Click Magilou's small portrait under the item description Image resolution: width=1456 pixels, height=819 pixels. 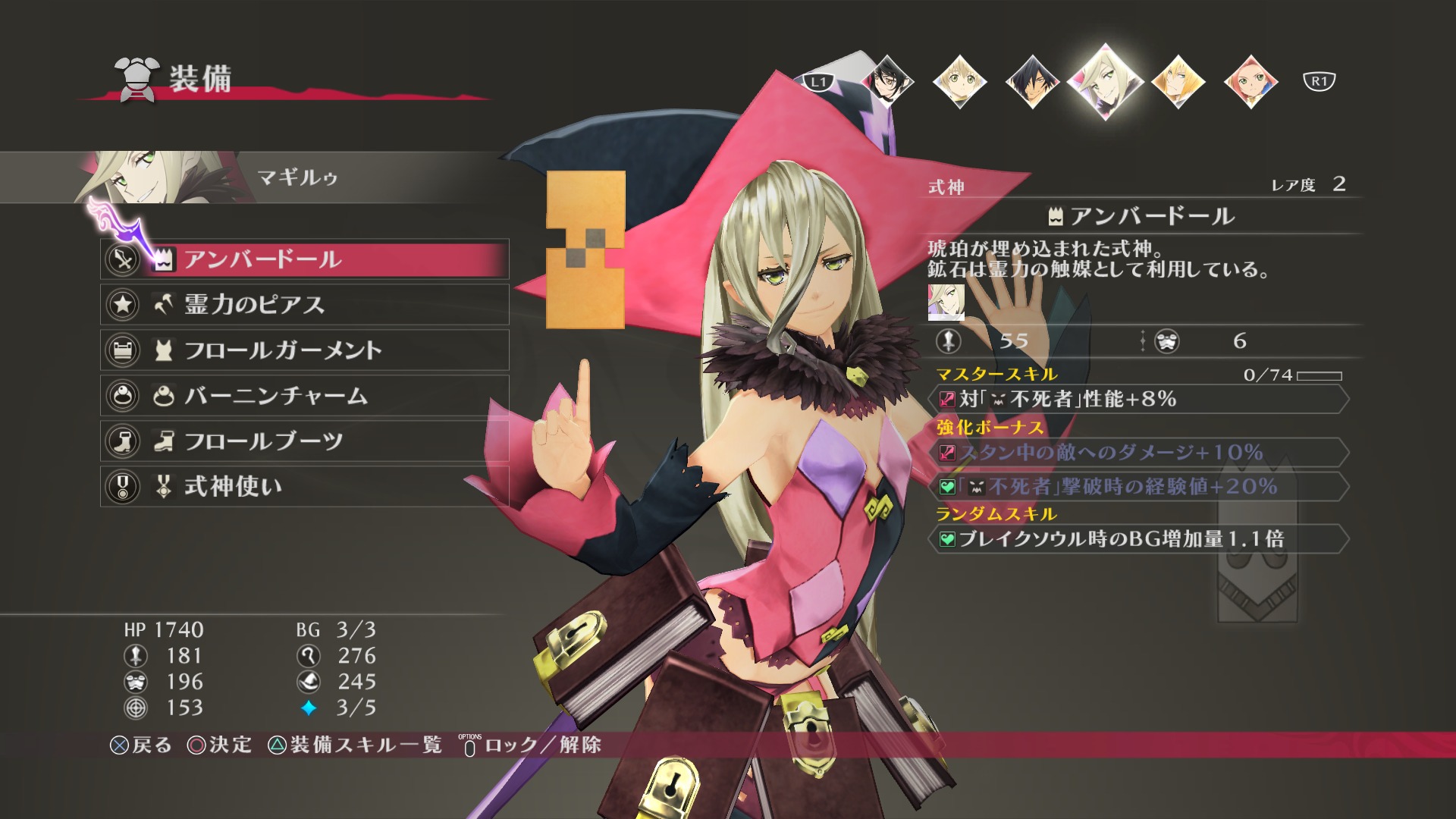[x=946, y=302]
